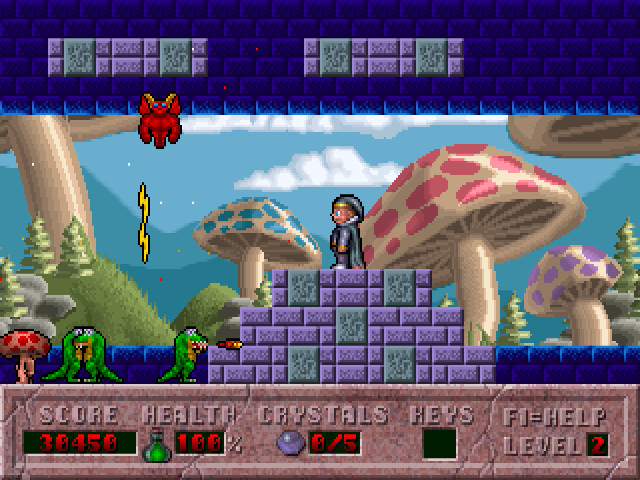The image size is (640, 480).
Task: Click the green health potion icon
Action: click(x=158, y=442)
